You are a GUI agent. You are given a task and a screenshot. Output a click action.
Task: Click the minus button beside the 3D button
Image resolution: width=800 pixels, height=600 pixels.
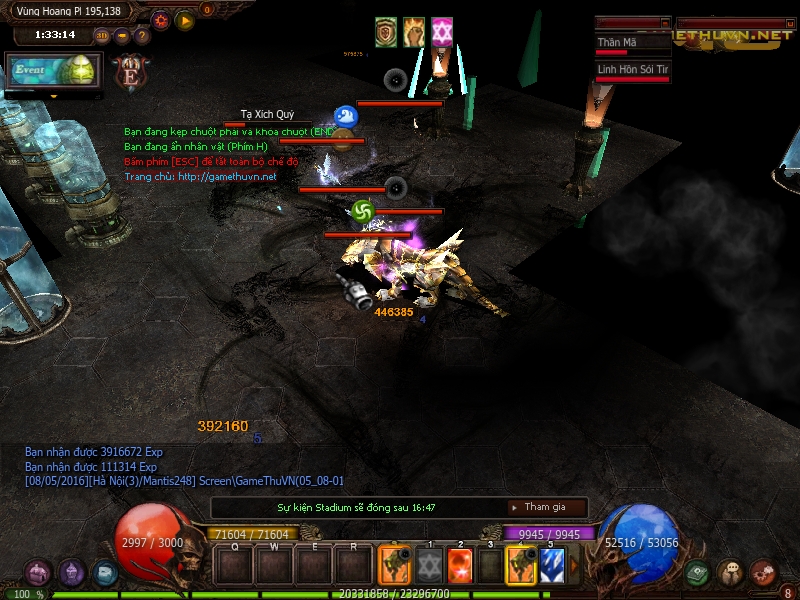[x=122, y=36]
